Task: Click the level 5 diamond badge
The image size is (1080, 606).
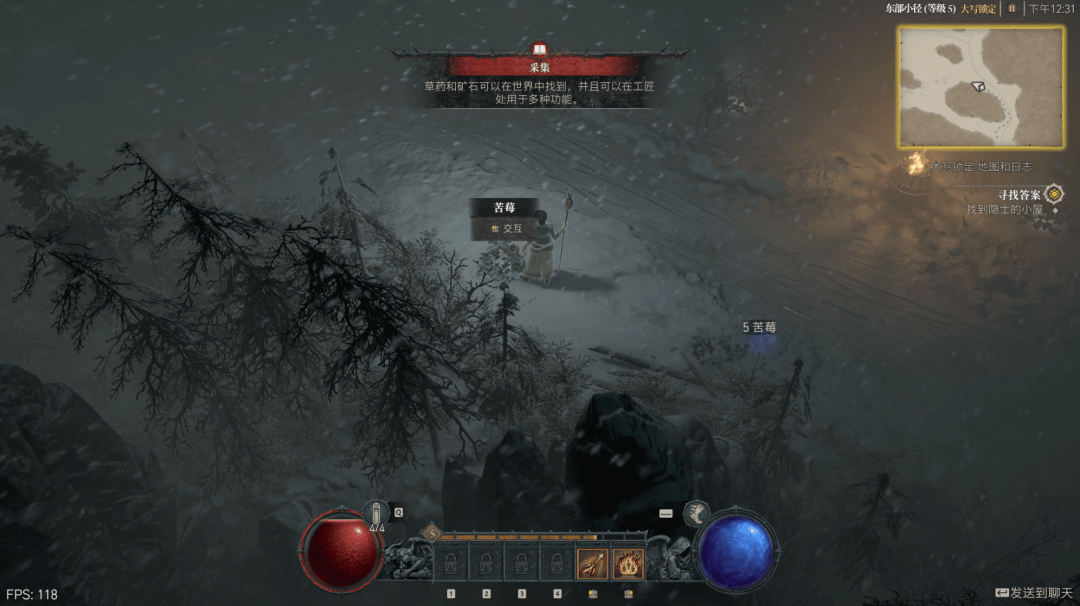Action: click(x=433, y=532)
